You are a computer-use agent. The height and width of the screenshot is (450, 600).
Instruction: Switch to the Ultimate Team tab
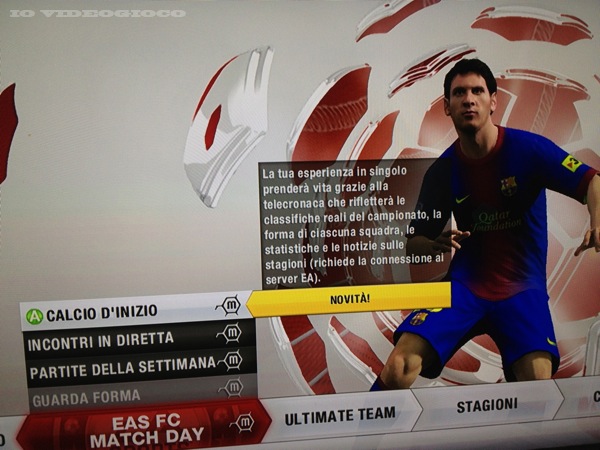340,413
